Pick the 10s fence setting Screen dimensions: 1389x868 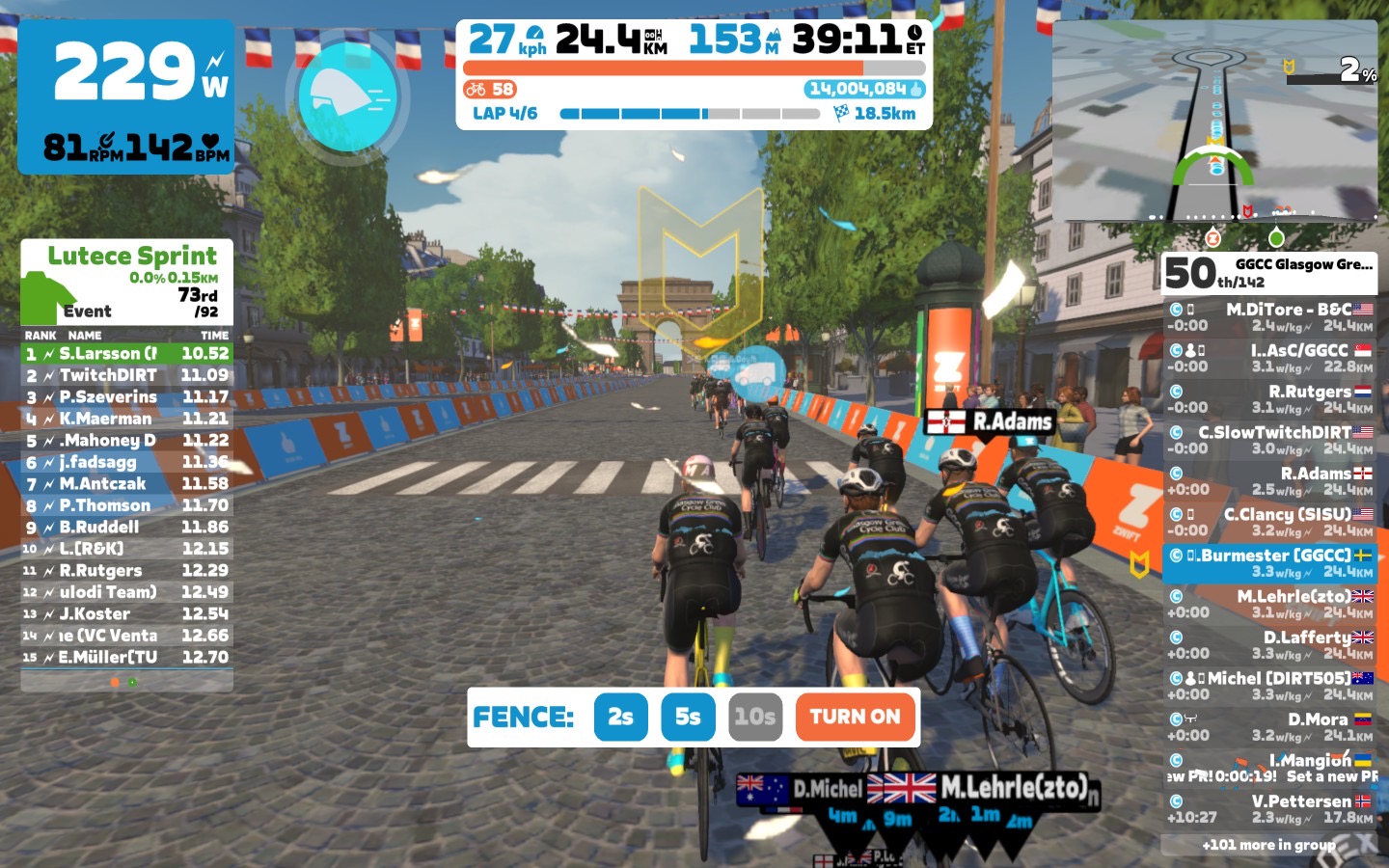(x=754, y=717)
